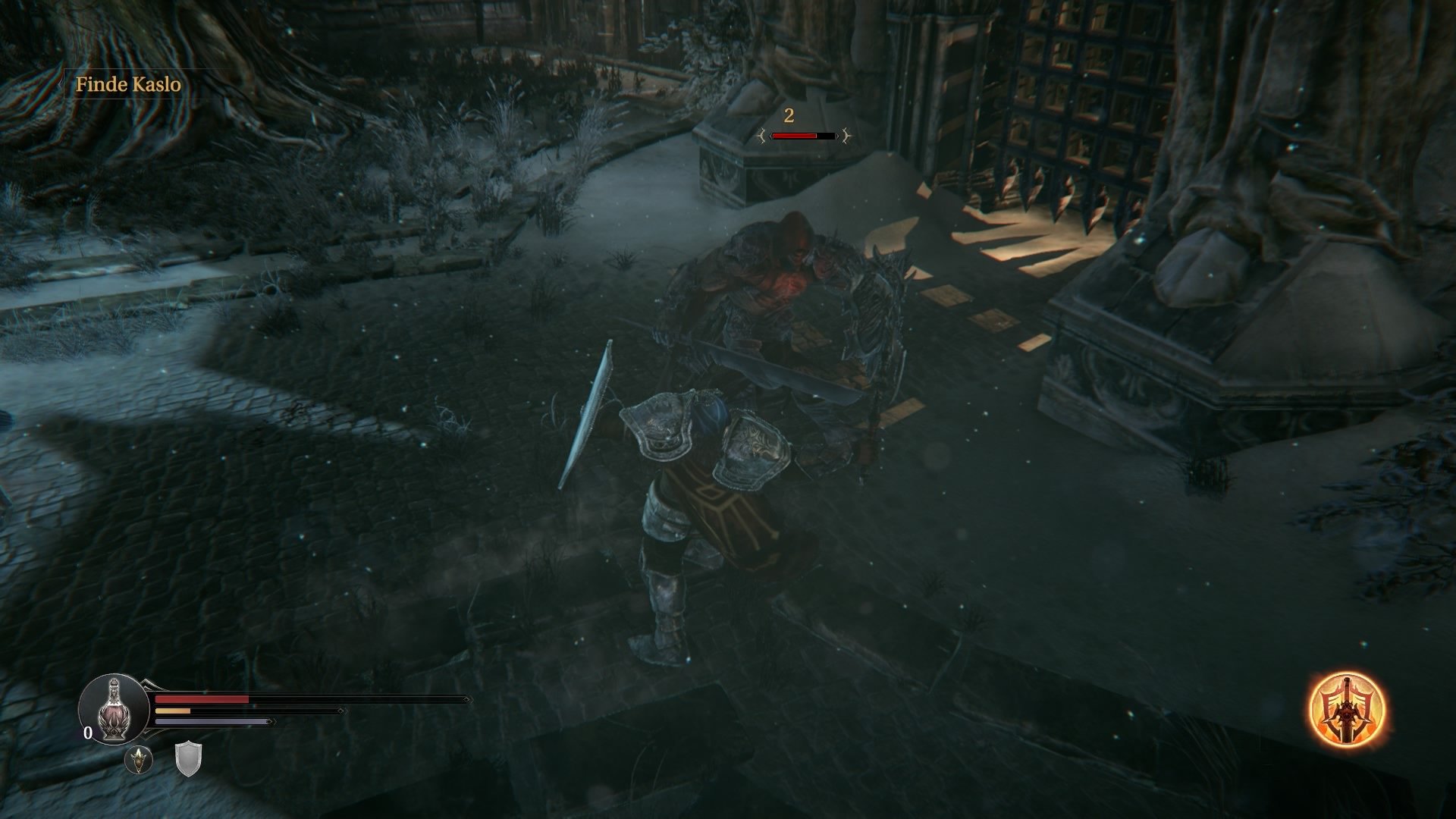Image resolution: width=1456 pixels, height=819 pixels.
Task: Click the enemy level number 2
Action: (789, 115)
